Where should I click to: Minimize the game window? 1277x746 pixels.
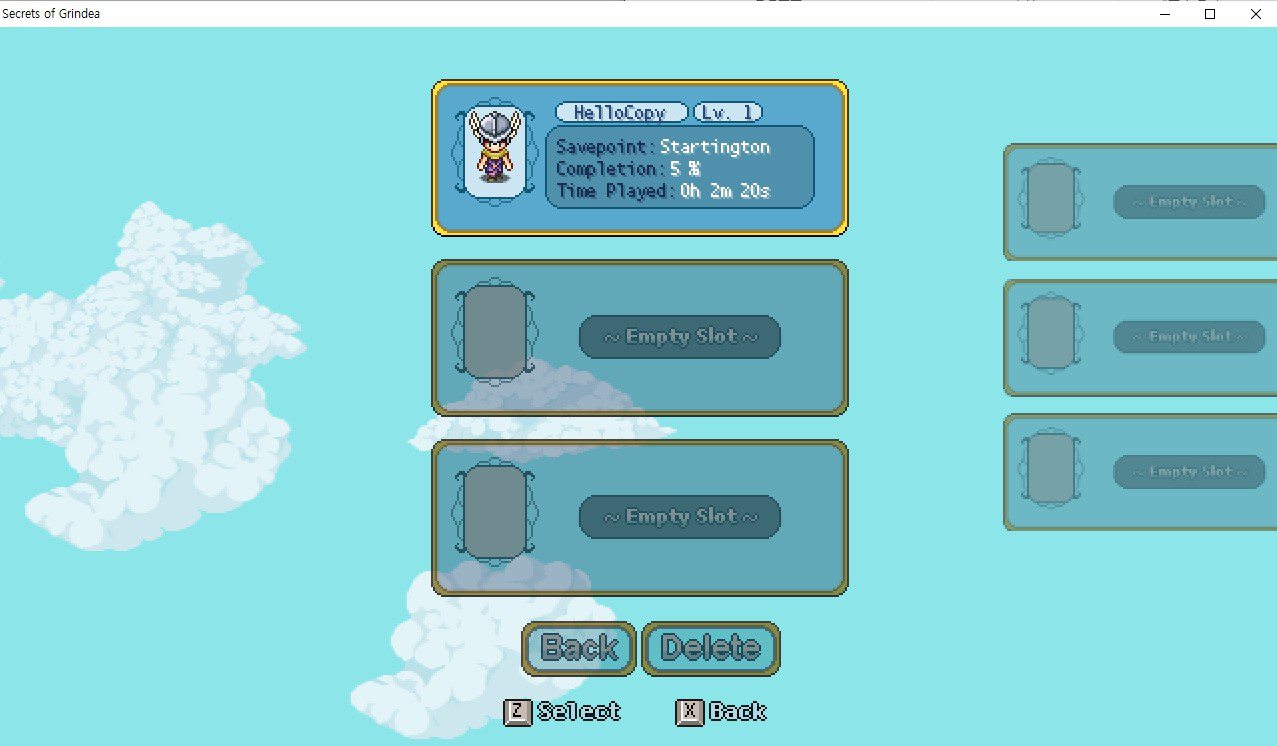tap(1165, 14)
